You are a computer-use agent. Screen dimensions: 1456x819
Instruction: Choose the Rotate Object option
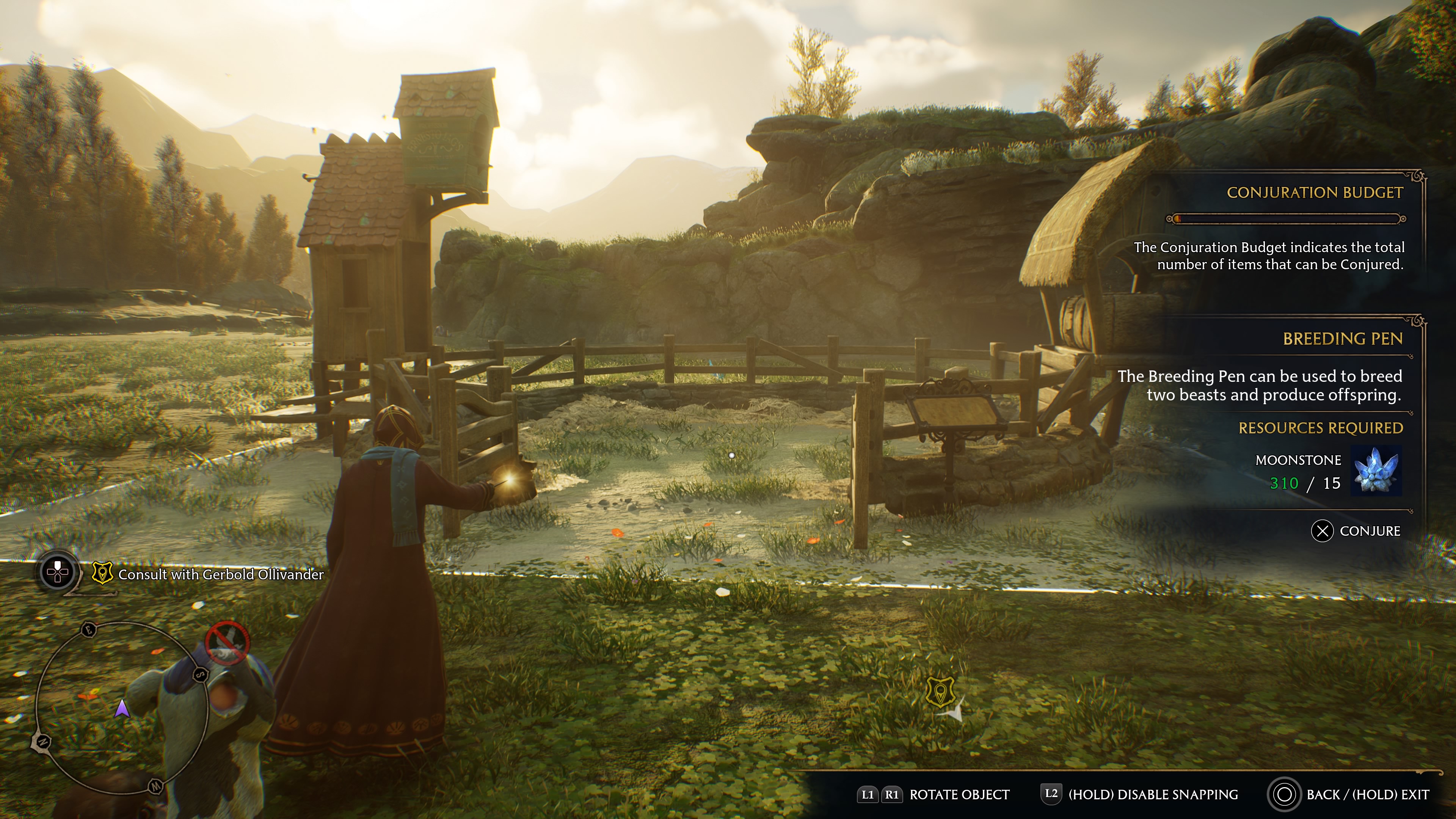[934, 795]
